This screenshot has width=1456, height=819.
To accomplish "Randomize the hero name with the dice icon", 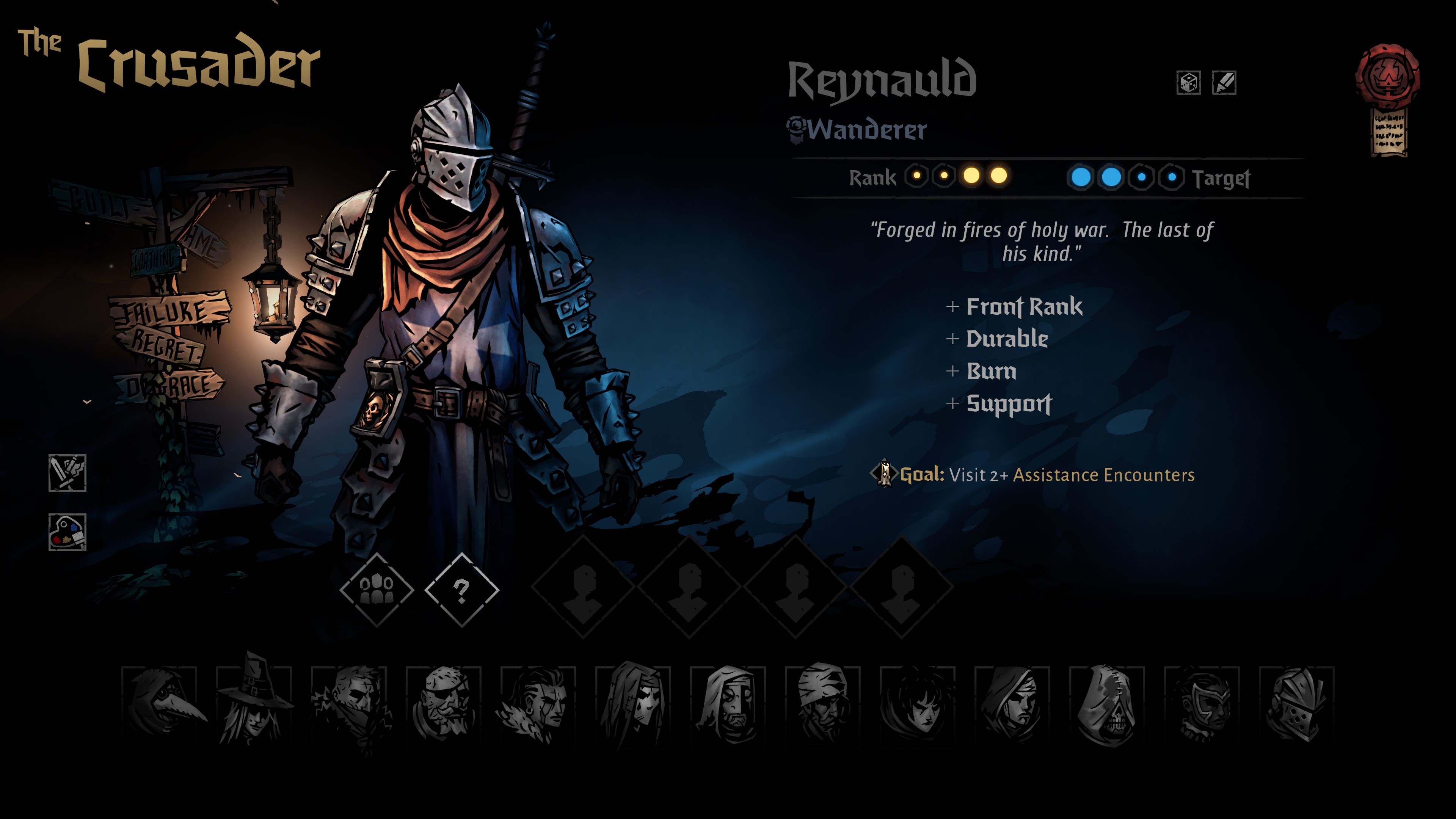I will click(1188, 83).
